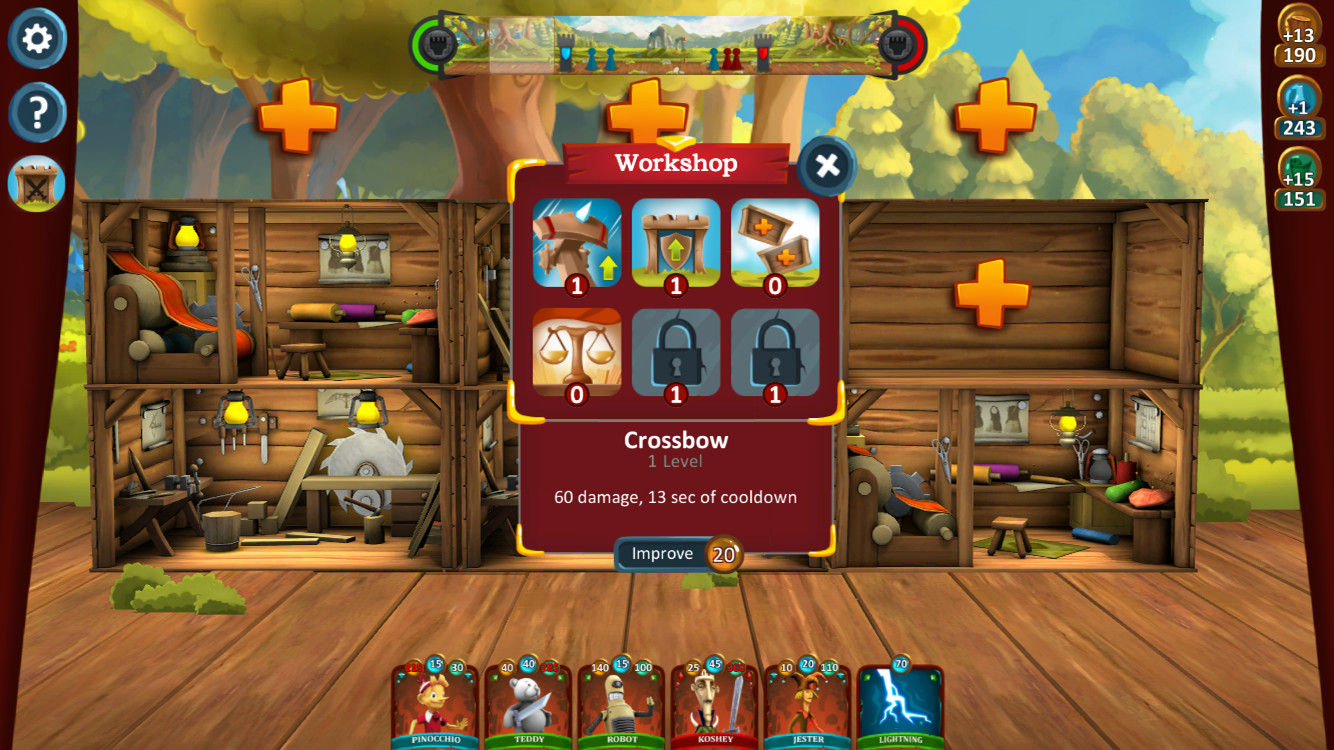Select the Lightning spell card

tap(902, 705)
